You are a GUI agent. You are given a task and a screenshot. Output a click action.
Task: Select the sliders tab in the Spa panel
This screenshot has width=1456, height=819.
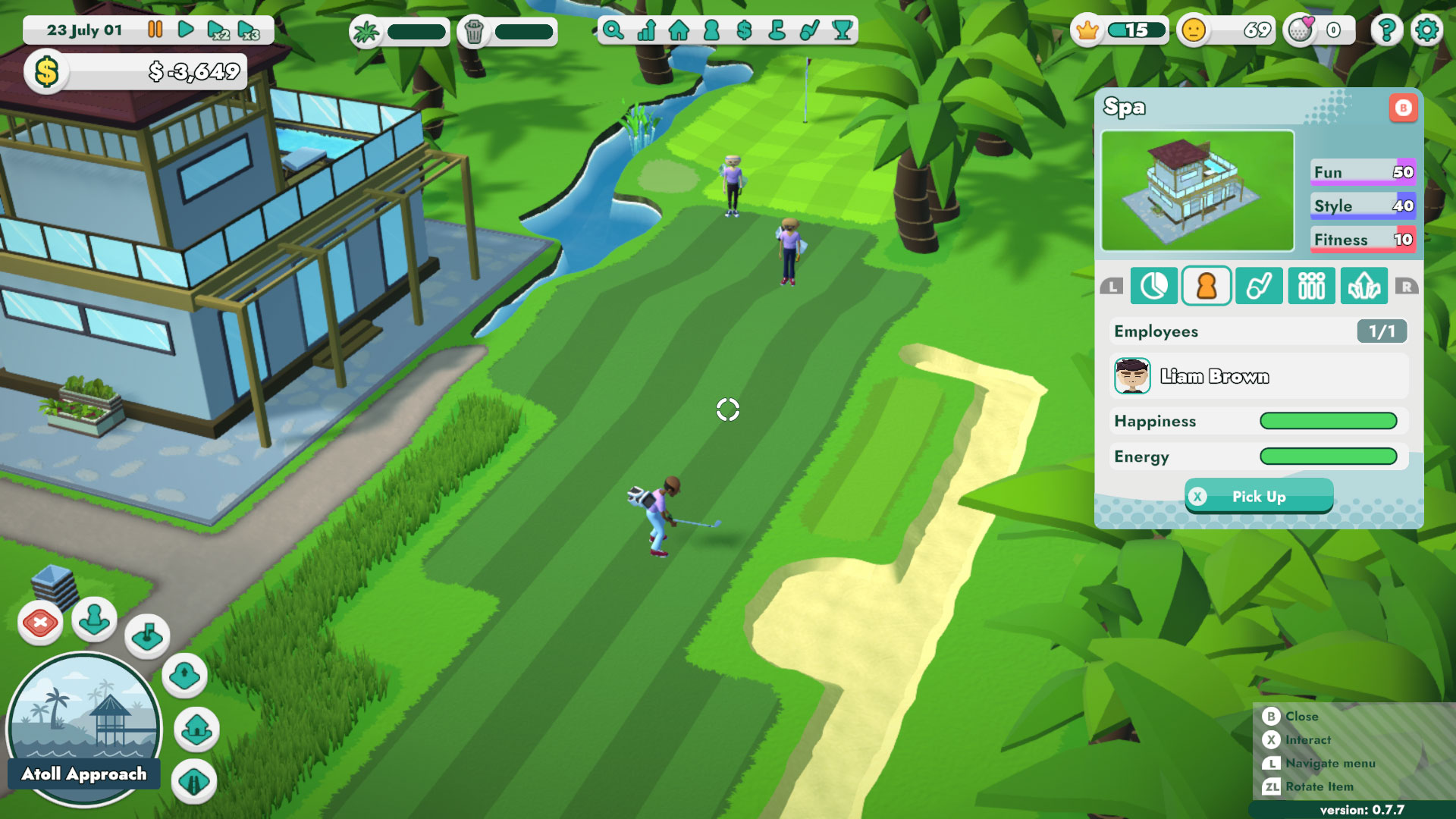coord(1311,286)
